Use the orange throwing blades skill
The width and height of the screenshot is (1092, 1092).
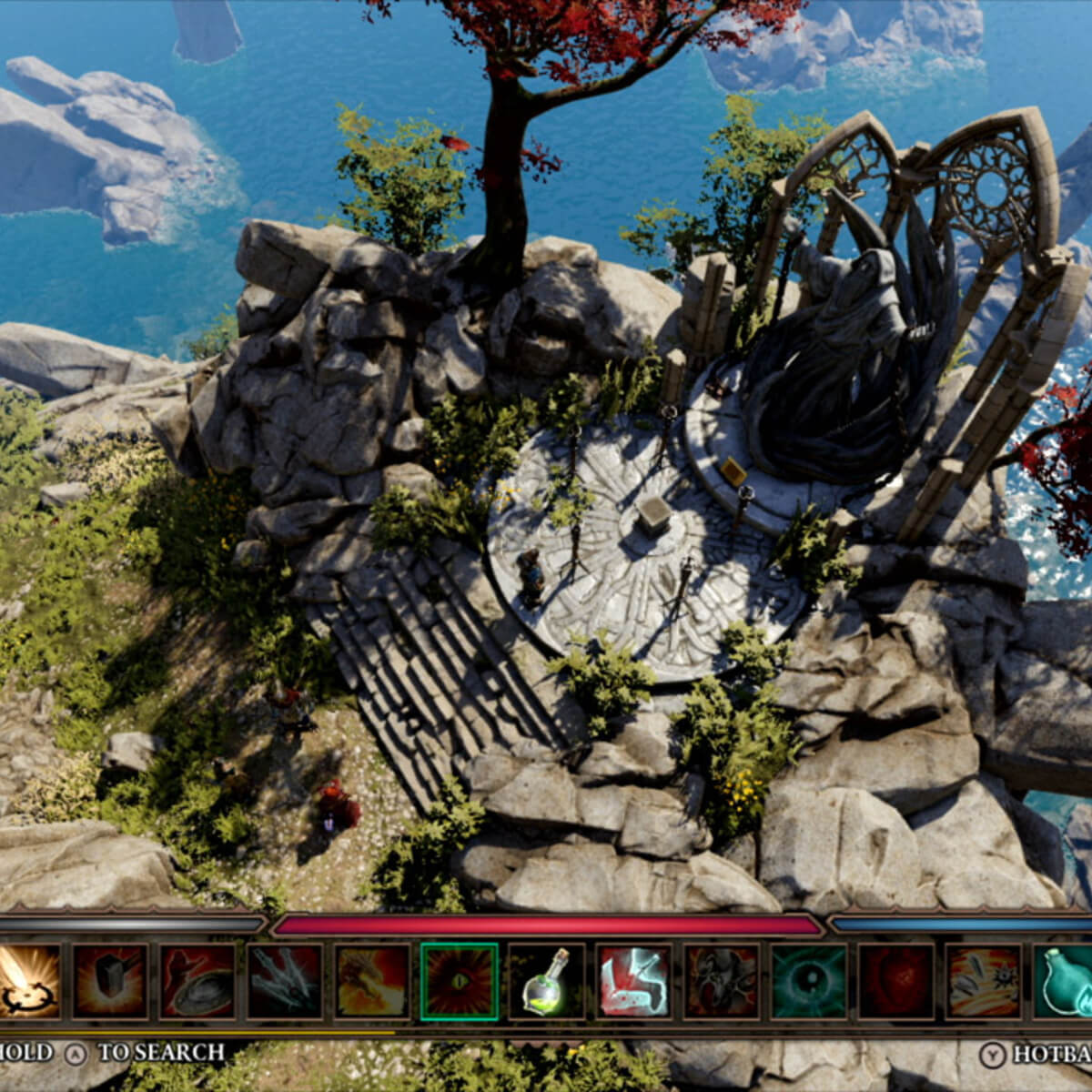tap(983, 980)
